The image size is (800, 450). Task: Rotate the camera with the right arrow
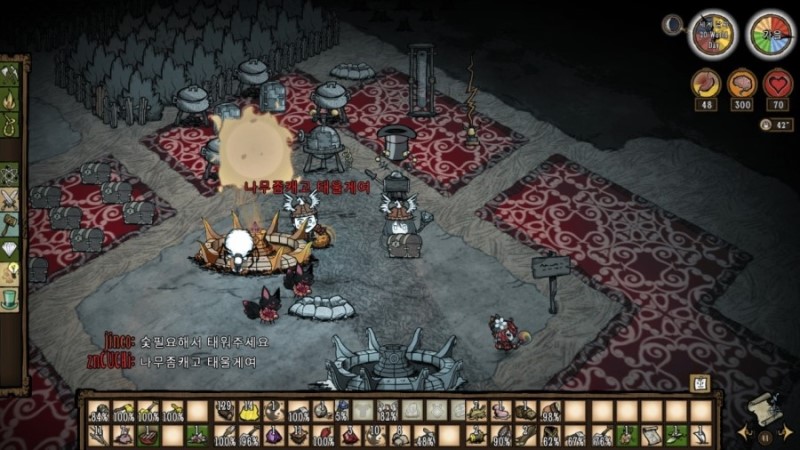(789, 432)
